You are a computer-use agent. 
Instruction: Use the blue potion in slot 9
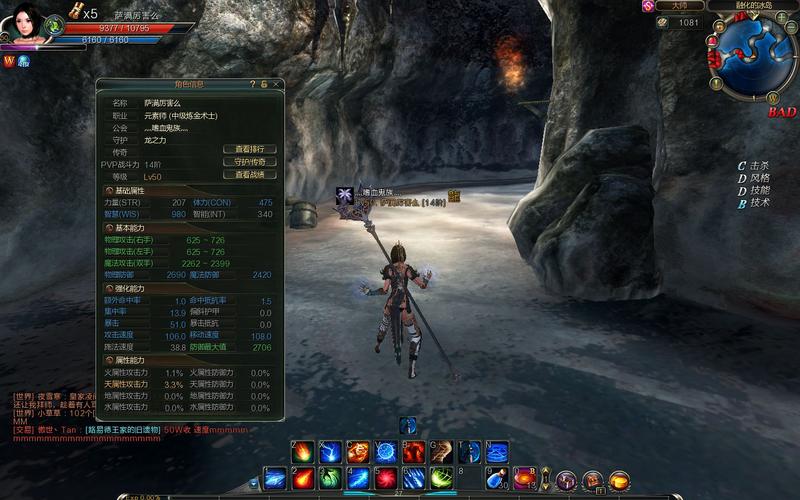coord(497,479)
